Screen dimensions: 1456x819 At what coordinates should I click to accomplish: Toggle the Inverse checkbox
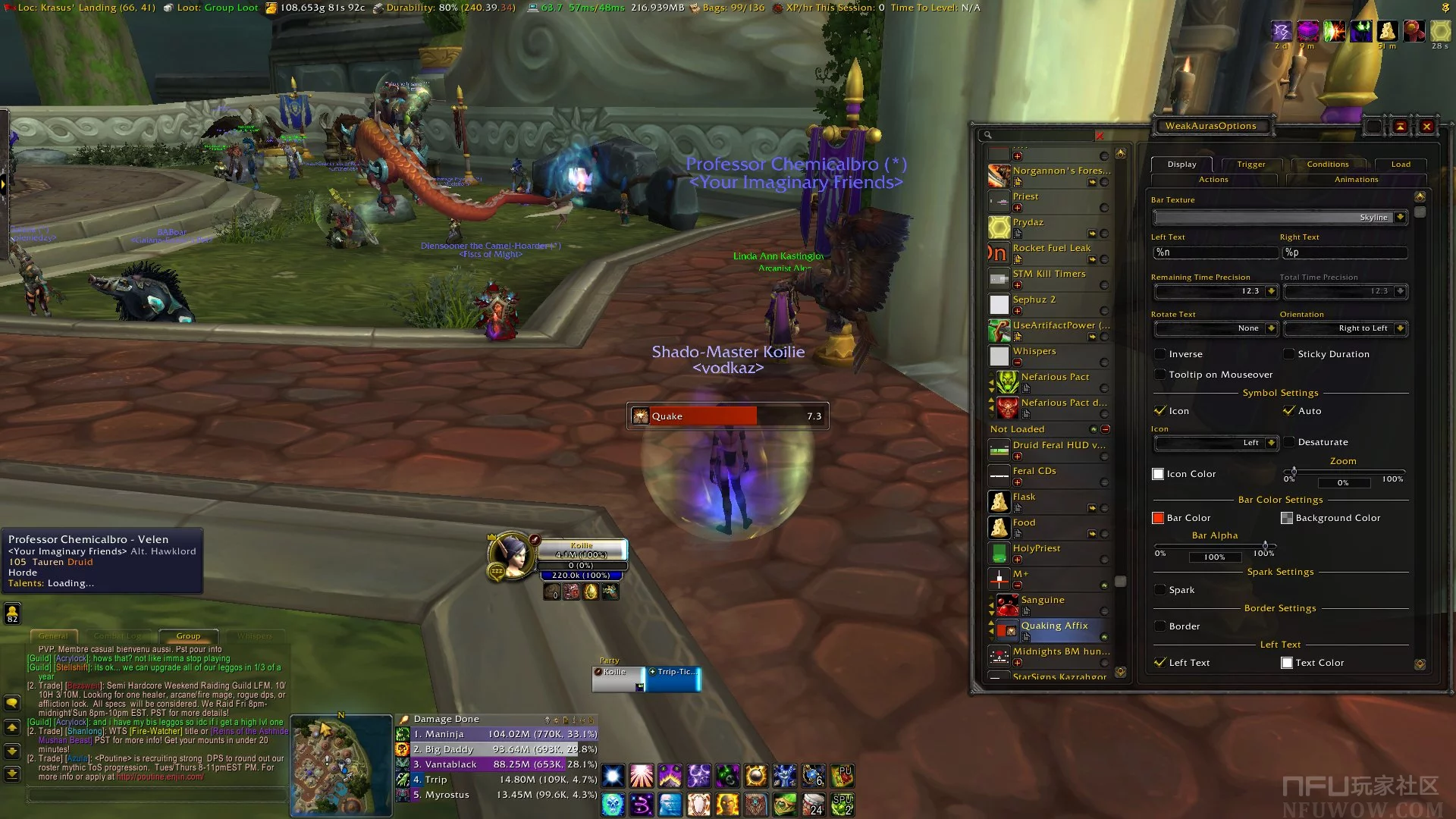[x=1160, y=354]
